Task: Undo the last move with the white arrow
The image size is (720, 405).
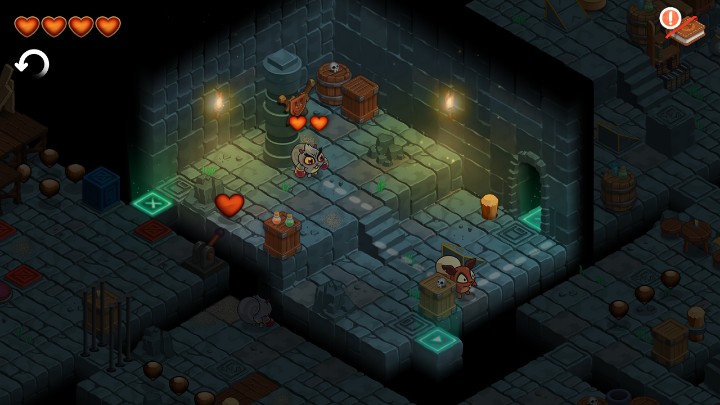Action: tap(33, 64)
